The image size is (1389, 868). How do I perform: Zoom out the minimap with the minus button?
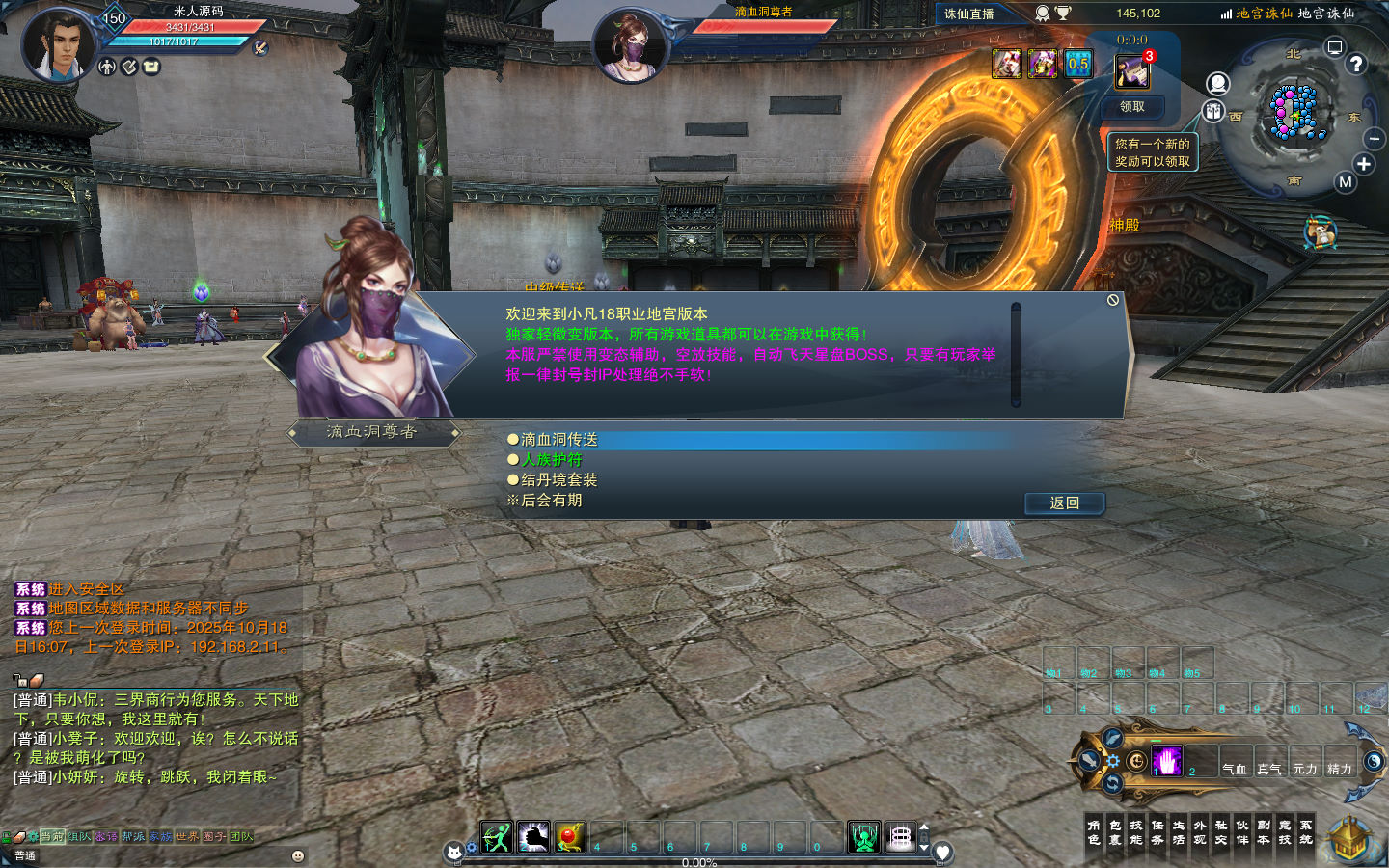(x=1375, y=140)
